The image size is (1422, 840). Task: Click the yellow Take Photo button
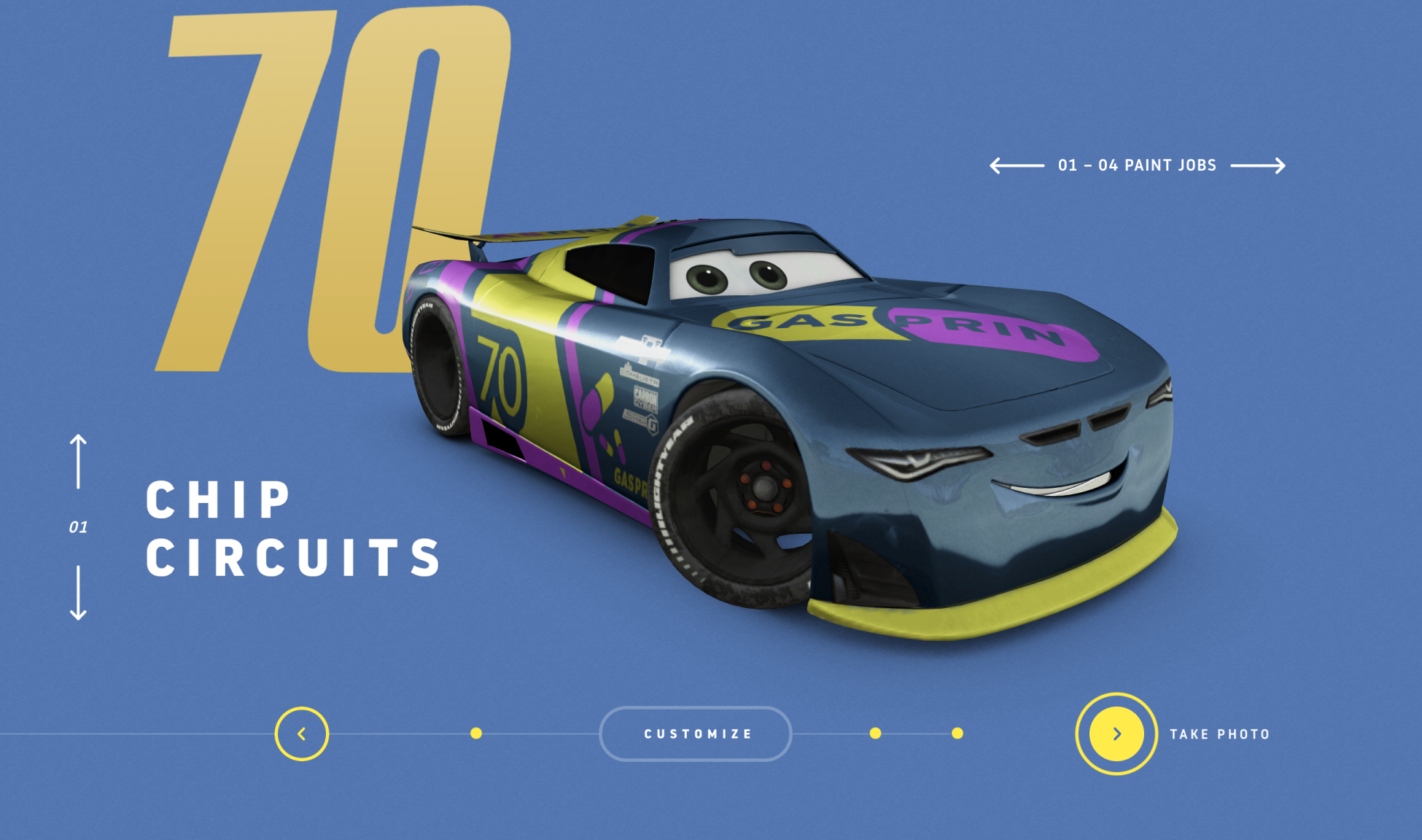[1116, 734]
